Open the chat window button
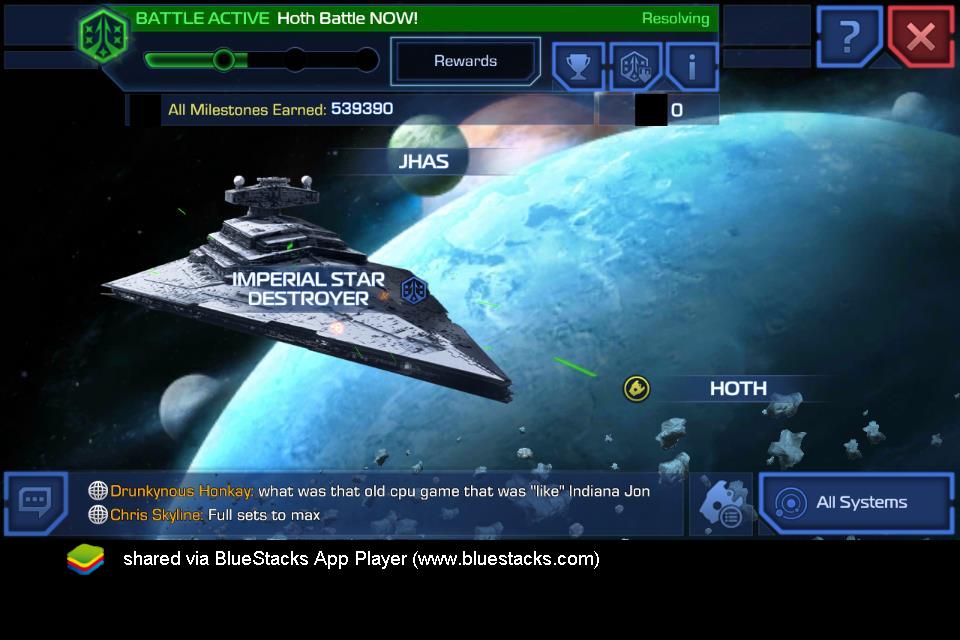This screenshot has height=640, width=960. click(35, 502)
